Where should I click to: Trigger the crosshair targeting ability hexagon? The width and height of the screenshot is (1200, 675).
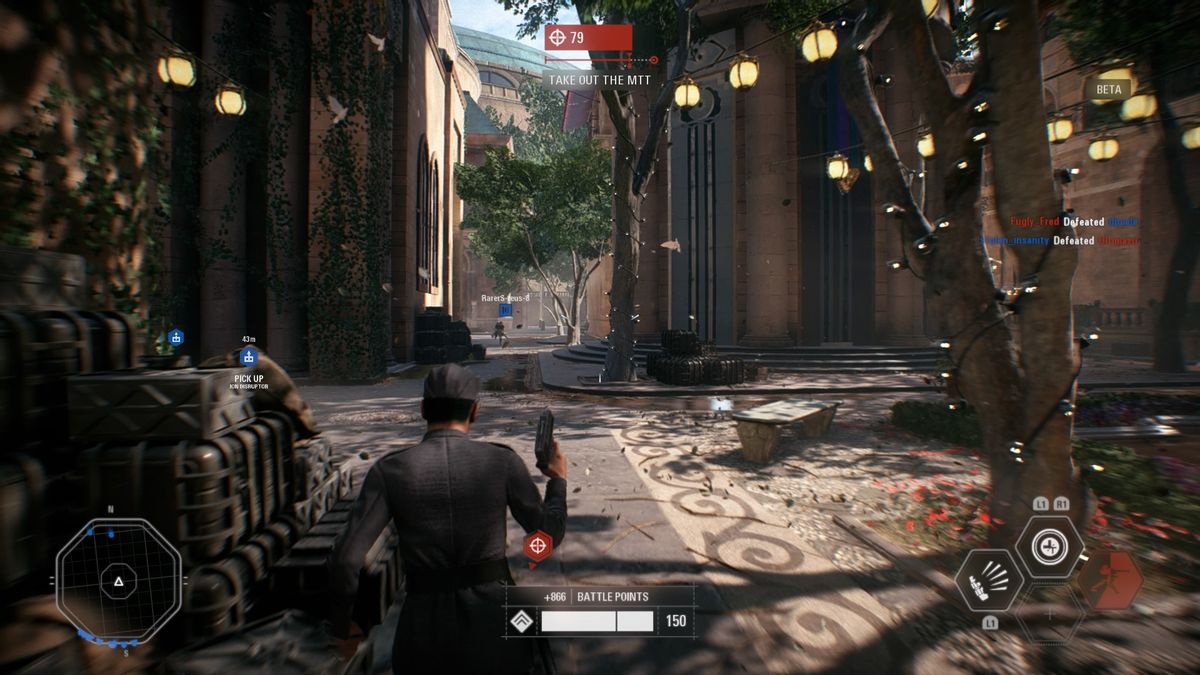click(x=1049, y=547)
